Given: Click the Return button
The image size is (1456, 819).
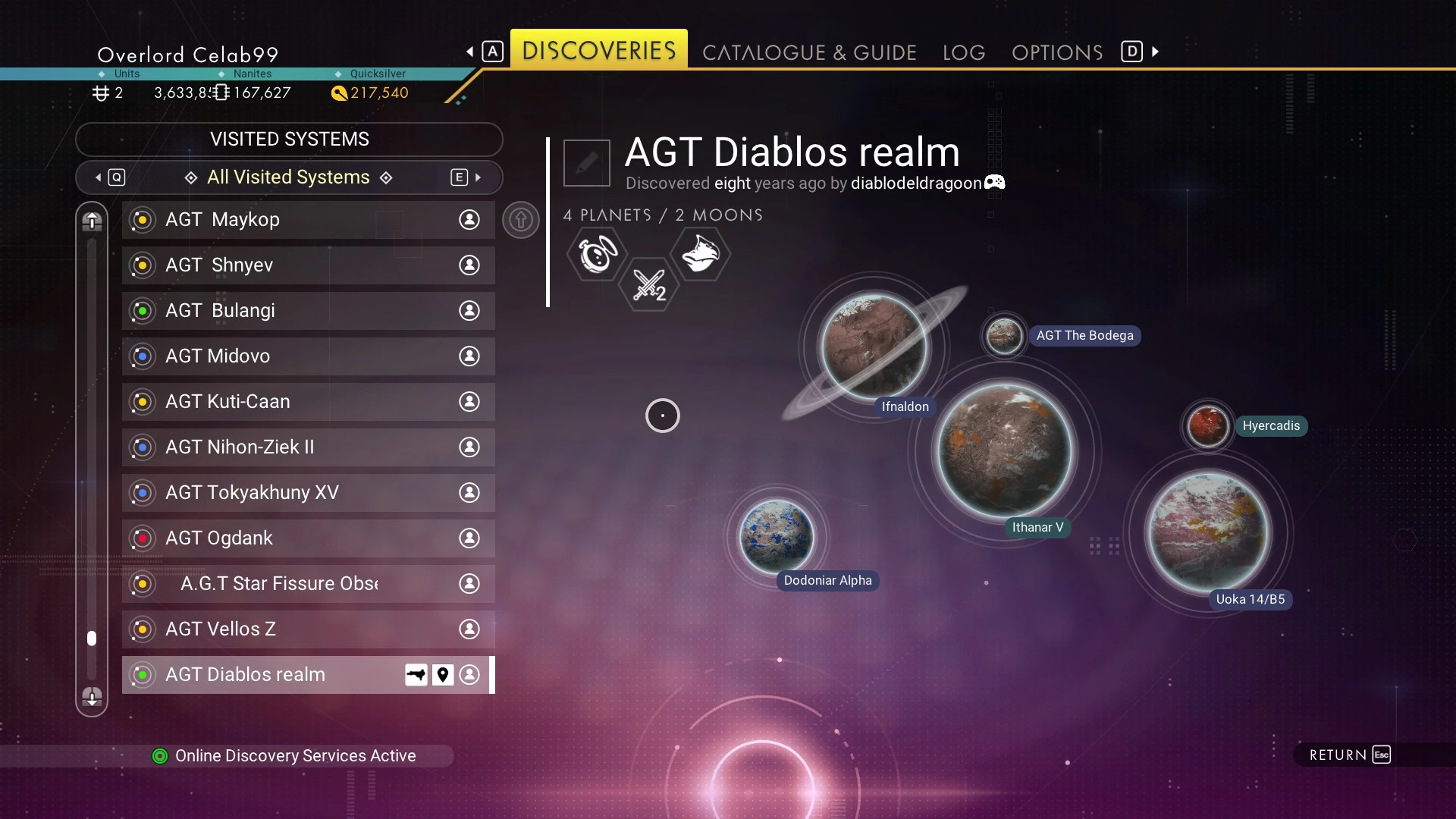Looking at the screenshot, I should click(1349, 755).
